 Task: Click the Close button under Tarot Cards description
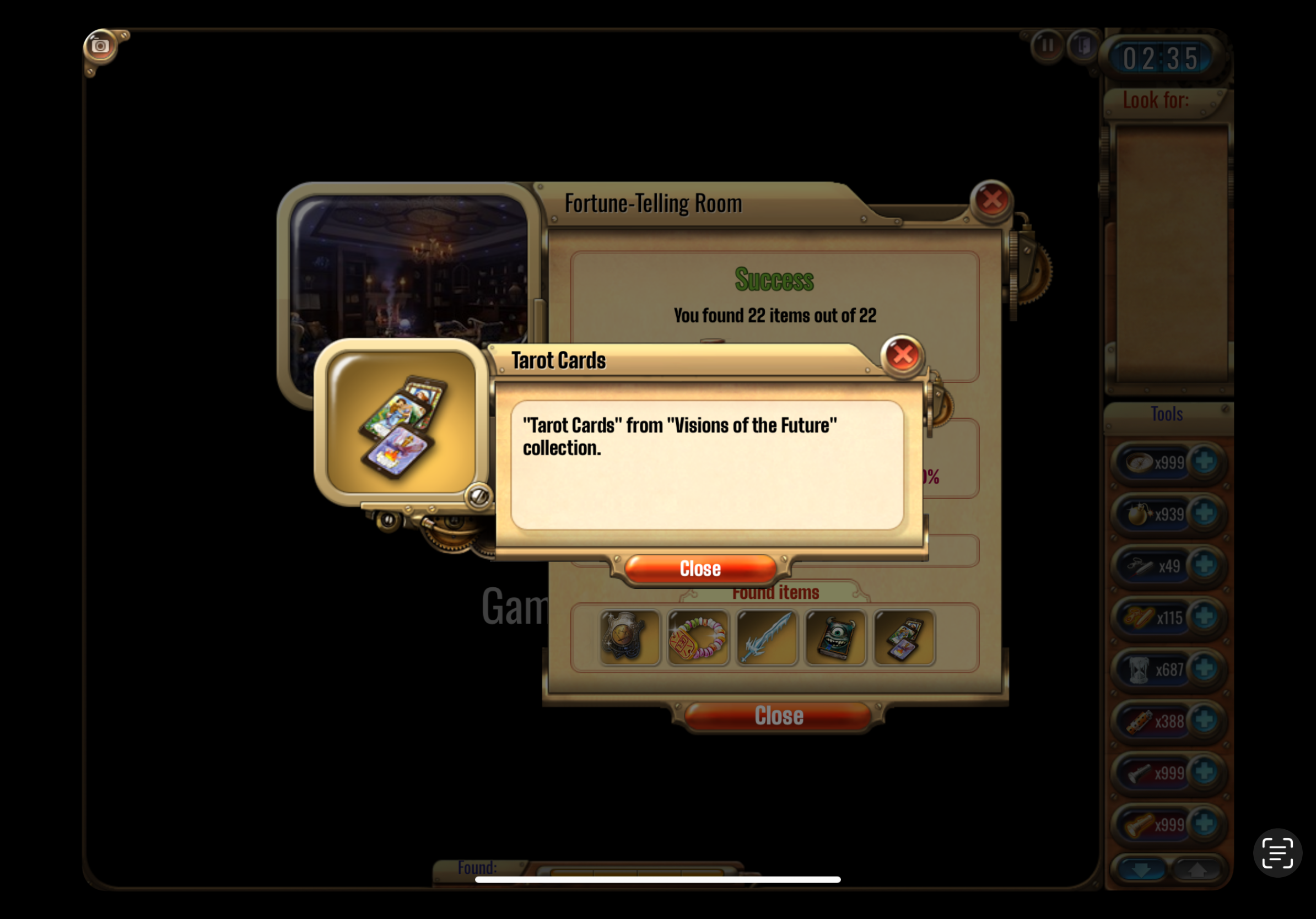(700, 569)
